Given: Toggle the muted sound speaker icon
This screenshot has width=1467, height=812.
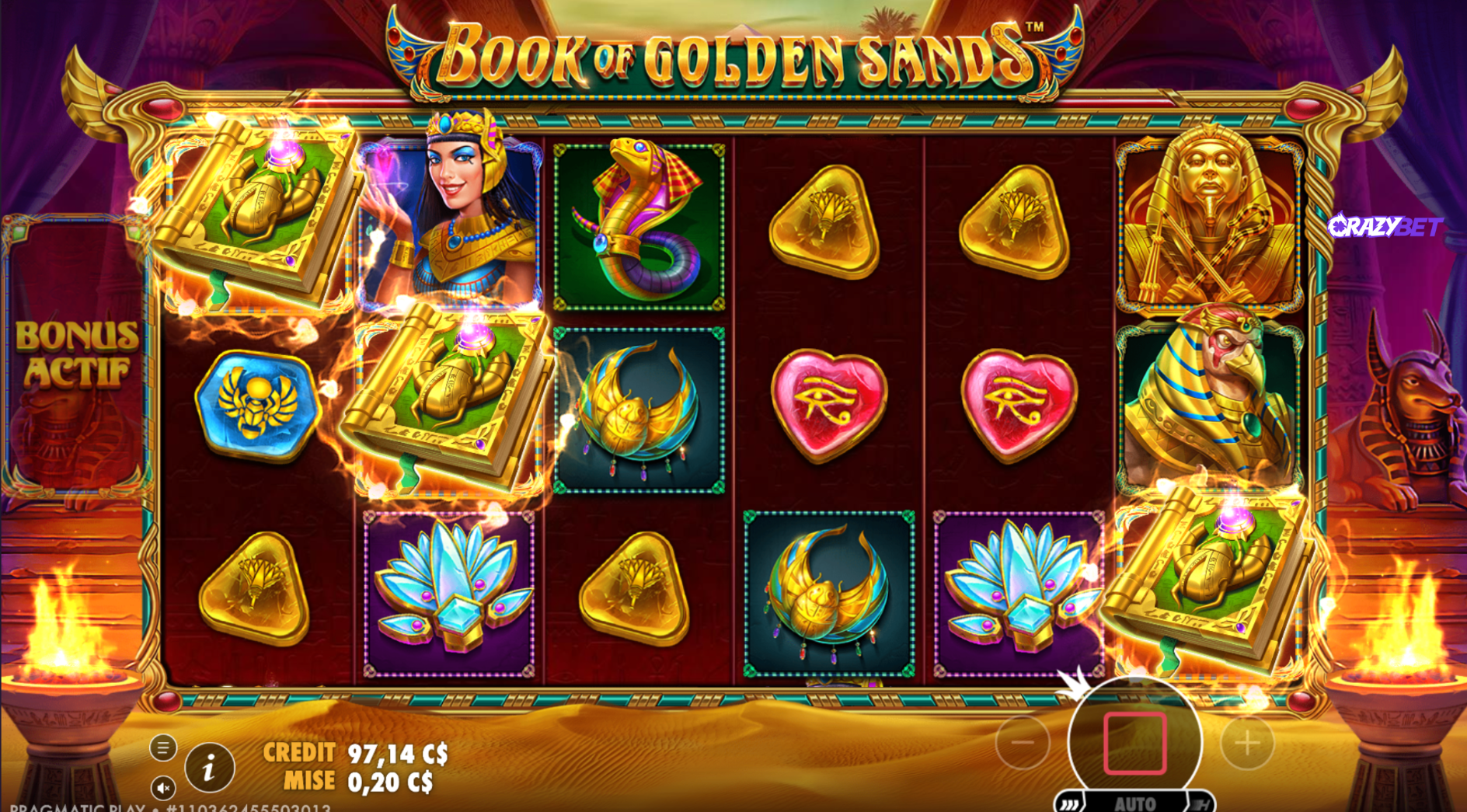Looking at the screenshot, I should click(163, 788).
